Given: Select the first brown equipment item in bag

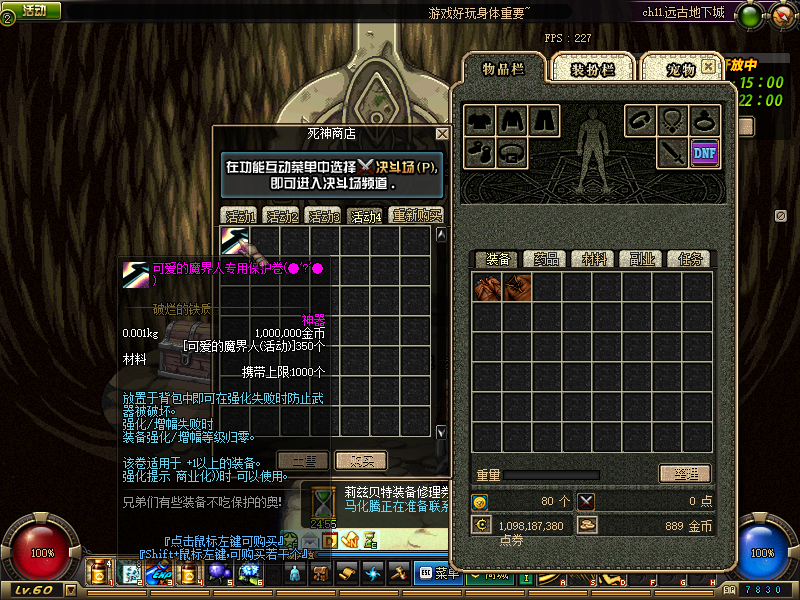Looking at the screenshot, I should click(487, 288).
